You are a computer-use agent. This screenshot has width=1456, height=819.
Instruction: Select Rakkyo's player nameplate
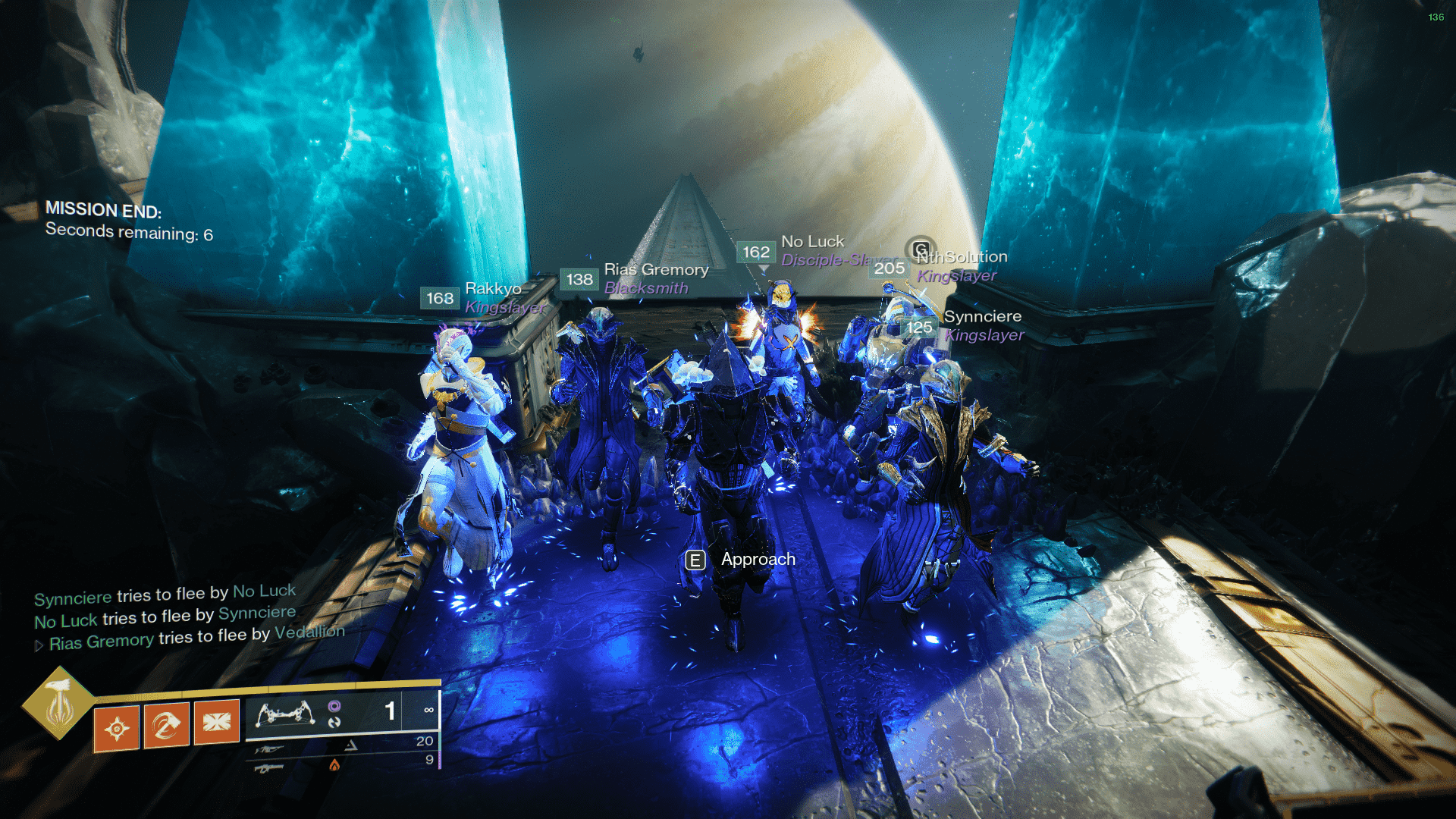point(493,289)
